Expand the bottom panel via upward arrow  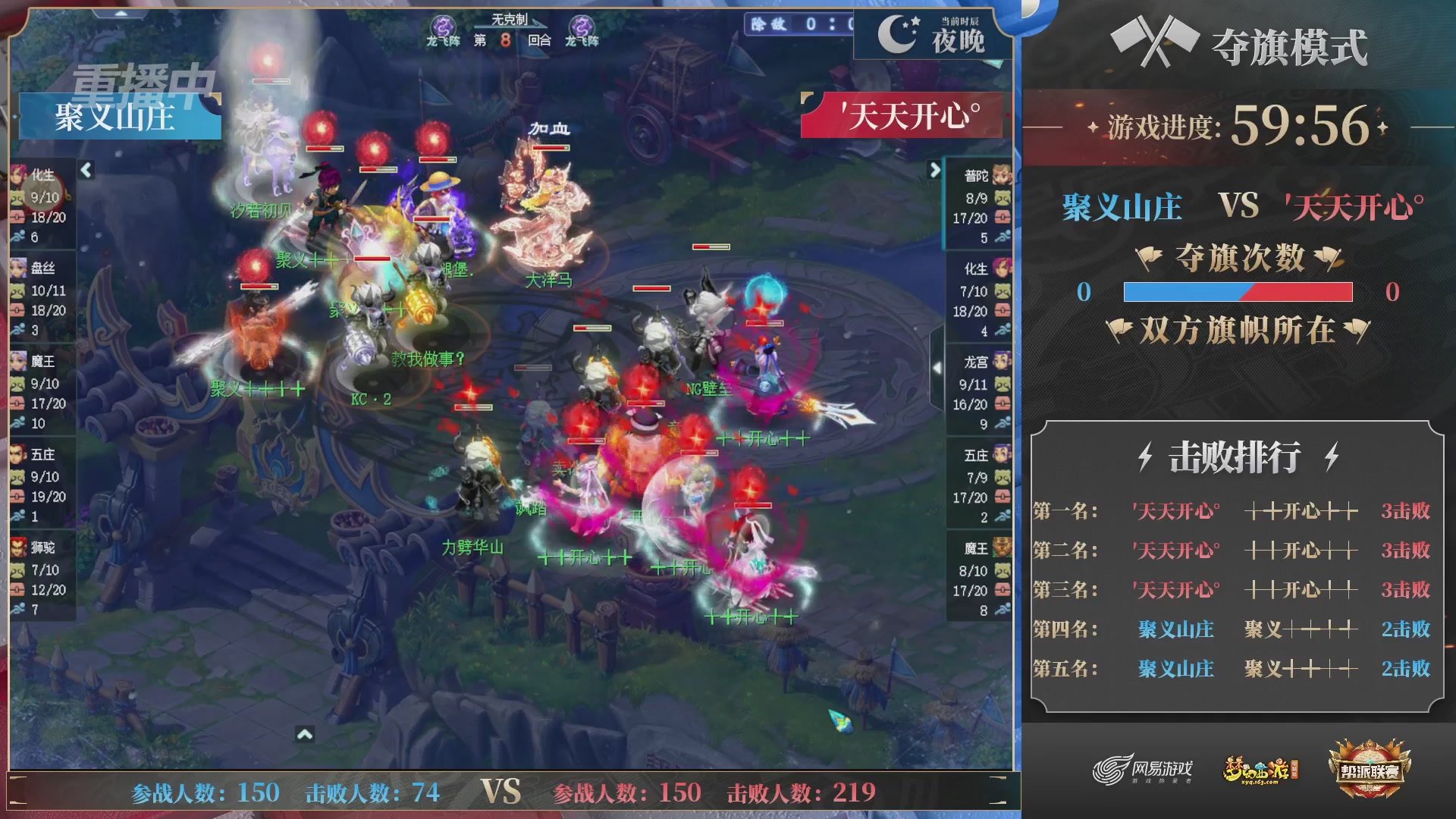(x=306, y=733)
